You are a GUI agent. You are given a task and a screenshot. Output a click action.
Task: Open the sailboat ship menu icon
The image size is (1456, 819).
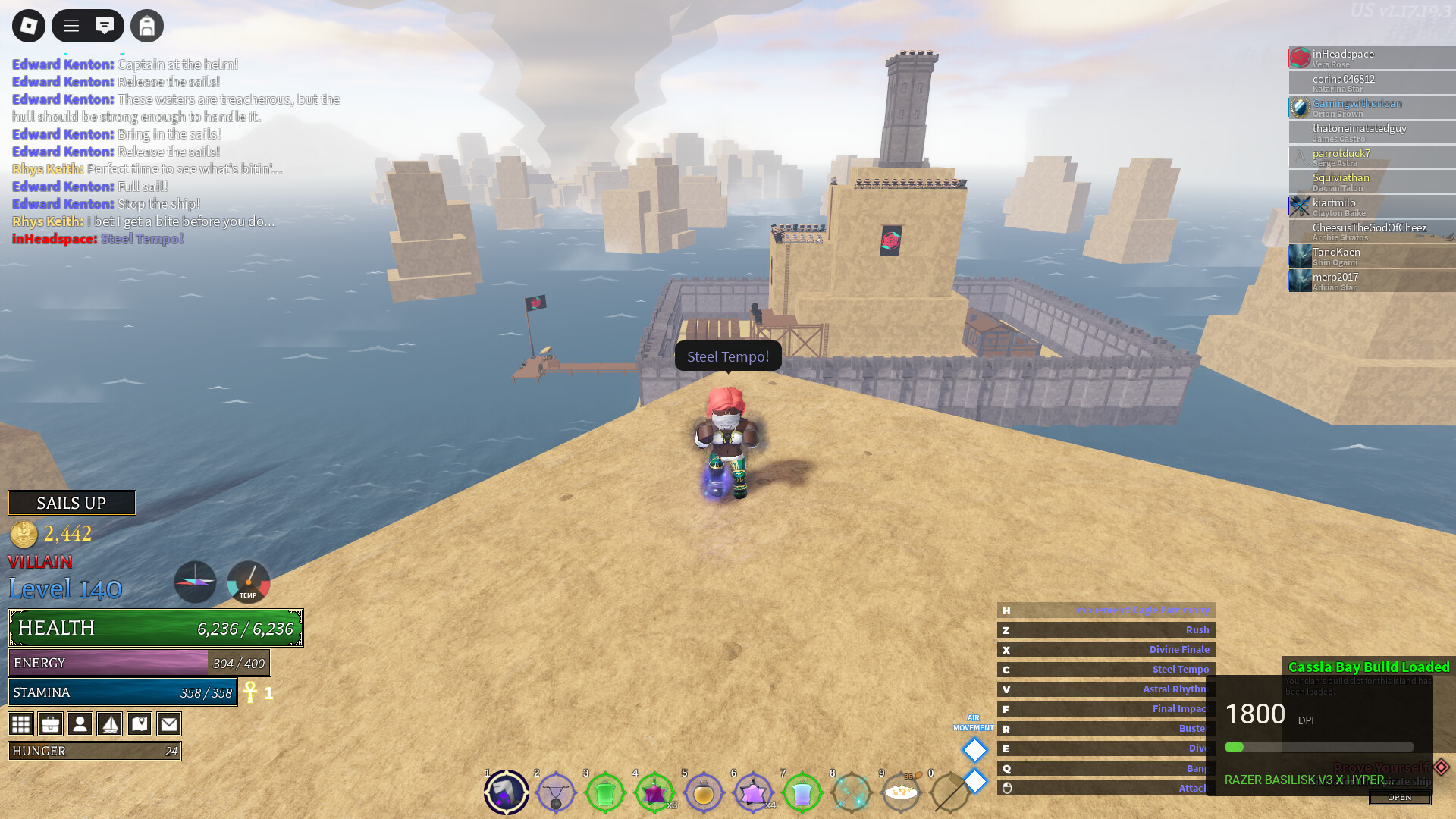coord(110,724)
